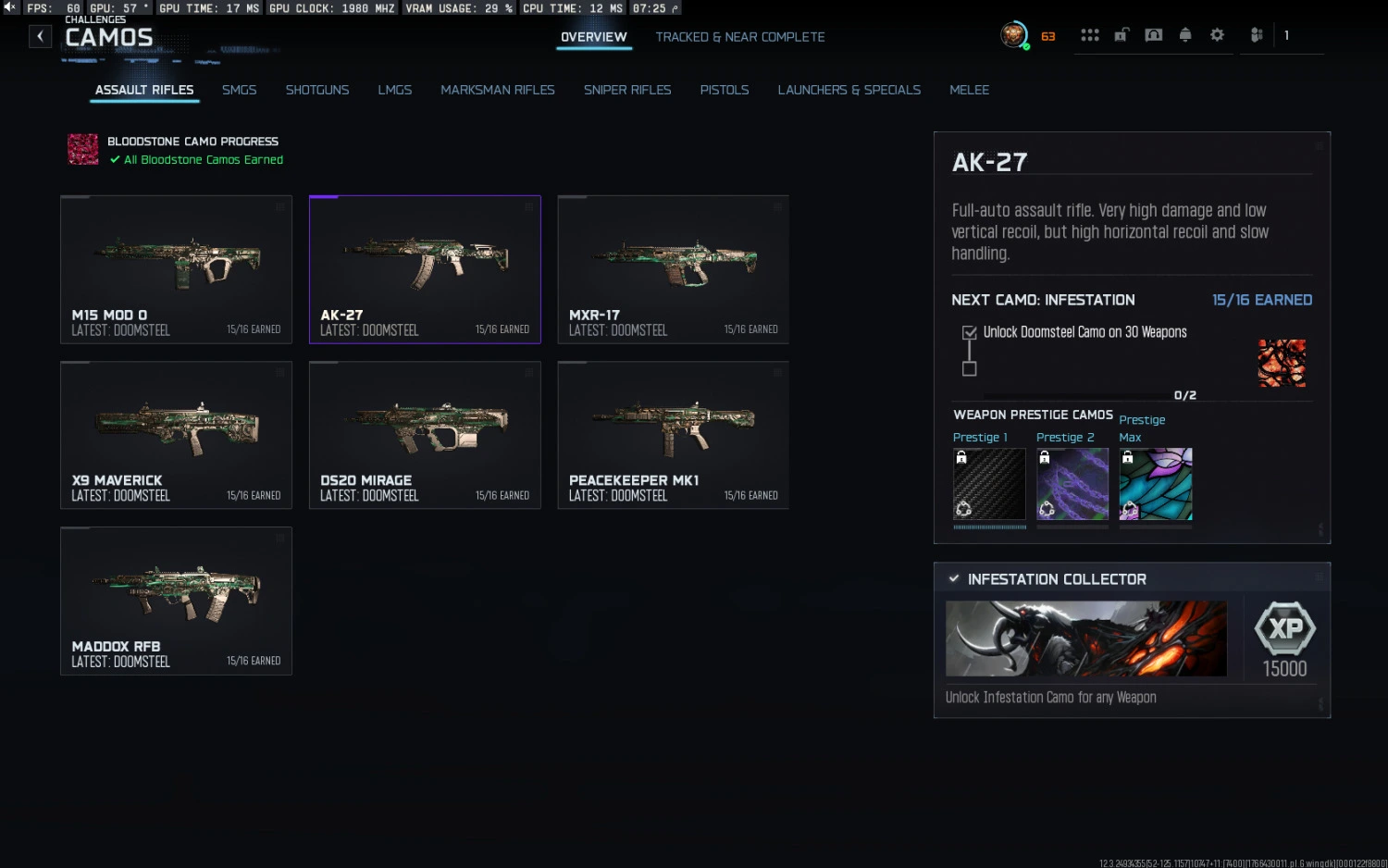Image resolution: width=1388 pixels, height=868 pixels.
Task: Open the apps grid icon in the top bar
Action: (1090, 34)
